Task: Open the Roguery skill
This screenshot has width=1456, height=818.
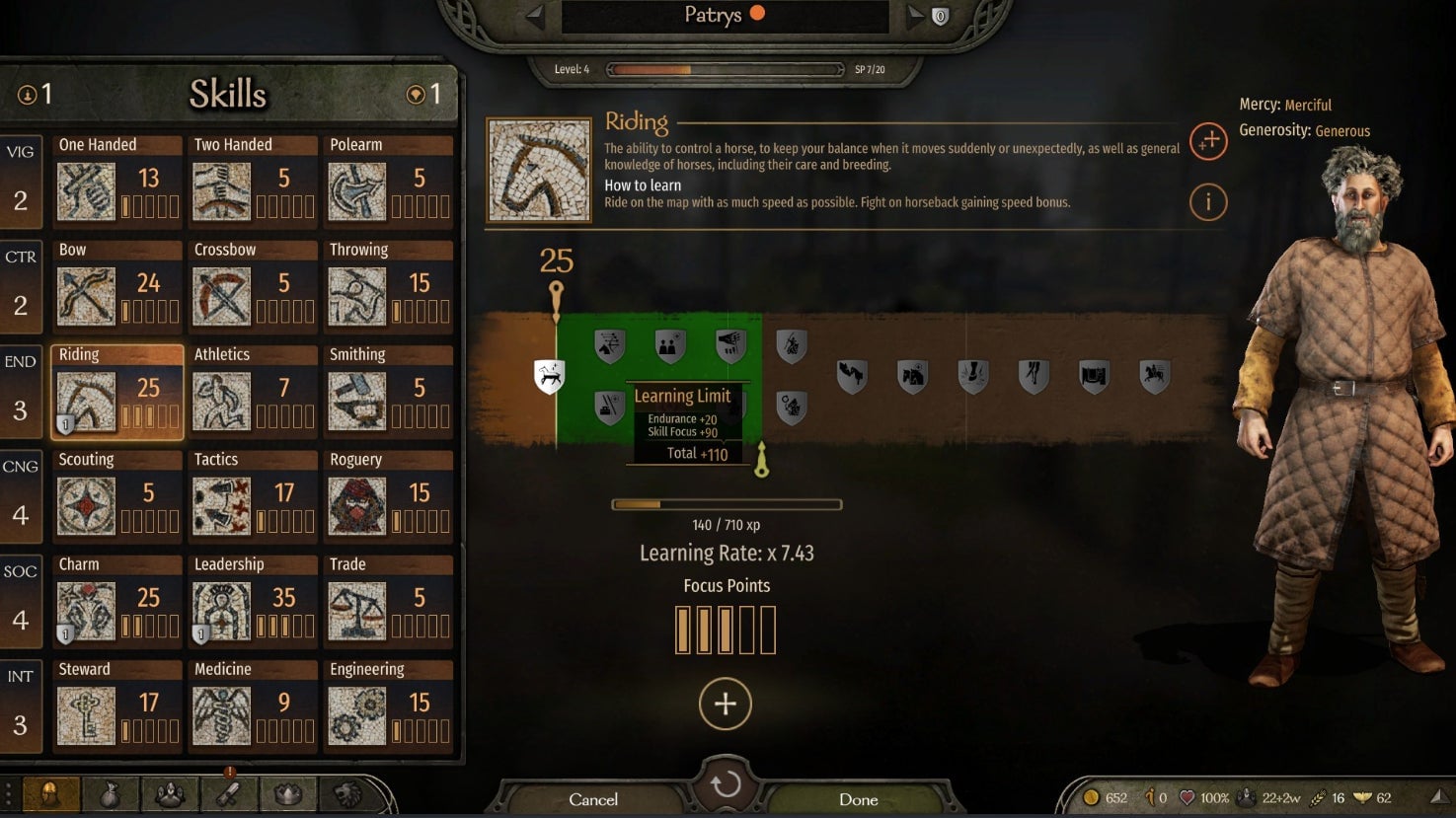Action: pos(389,494)
